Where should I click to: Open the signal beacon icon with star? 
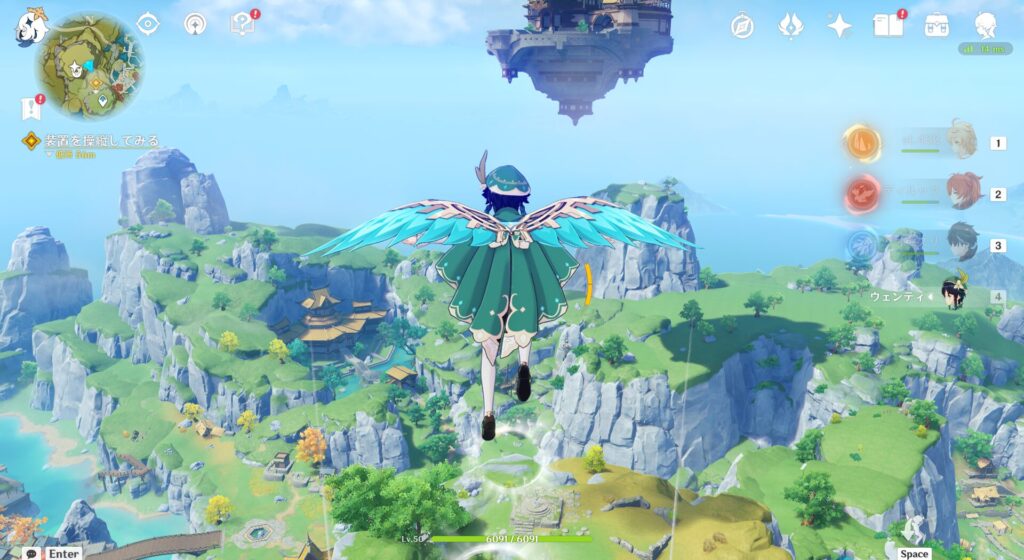[195, 24]
